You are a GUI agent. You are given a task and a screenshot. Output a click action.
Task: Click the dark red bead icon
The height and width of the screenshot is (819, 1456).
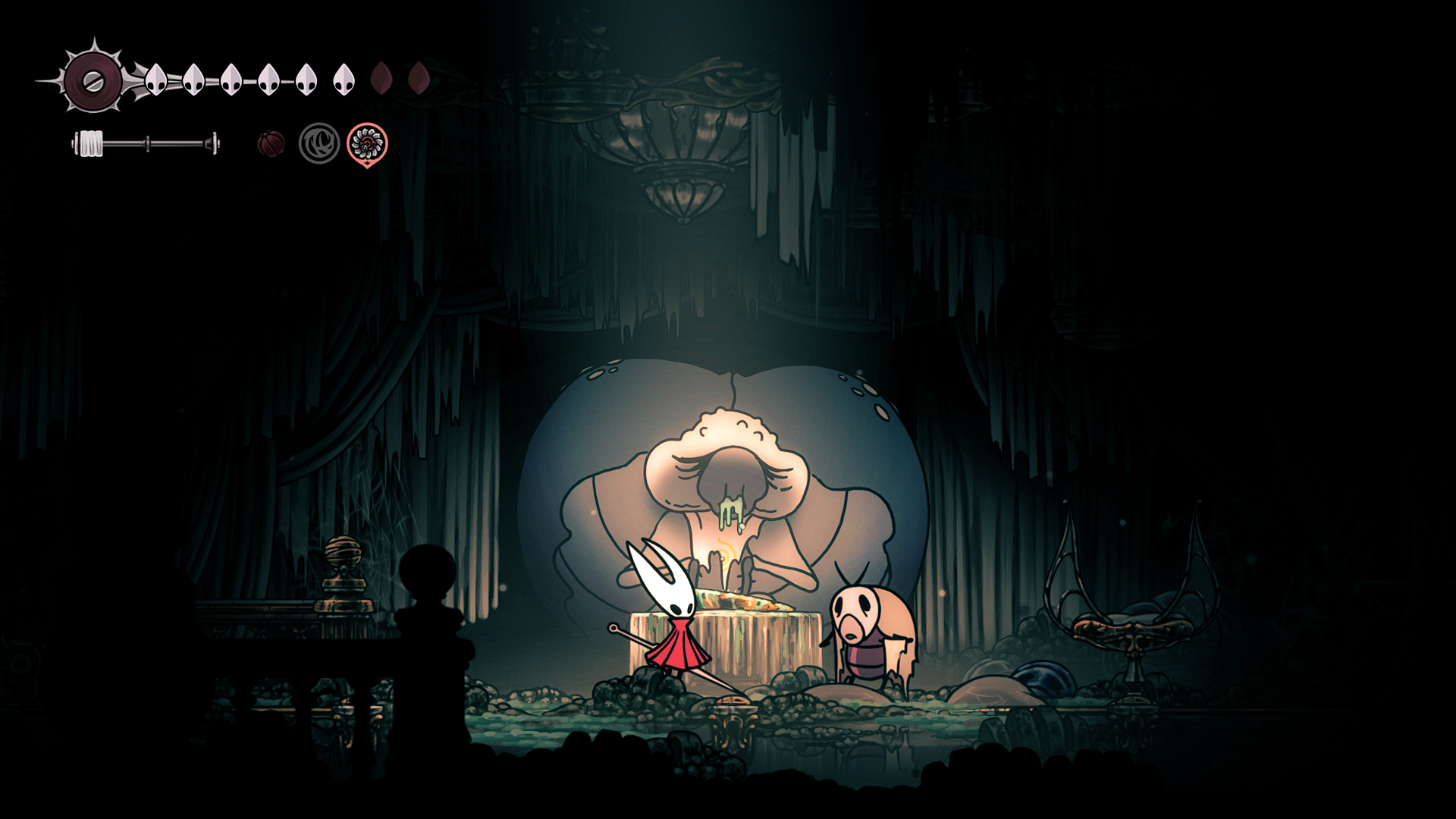point(271,143)
